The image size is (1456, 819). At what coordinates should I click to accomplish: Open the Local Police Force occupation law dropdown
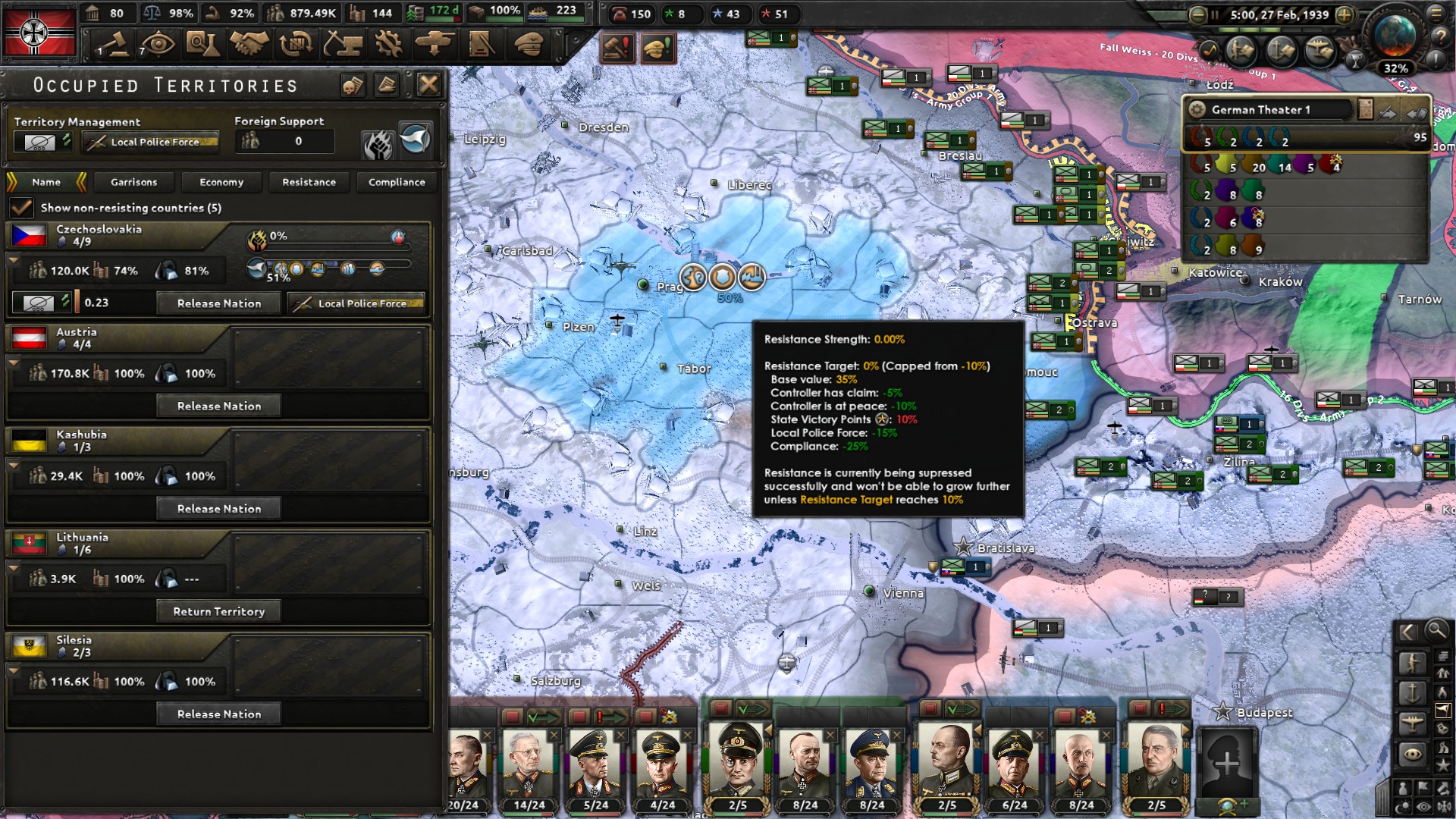tap(149, 142)
